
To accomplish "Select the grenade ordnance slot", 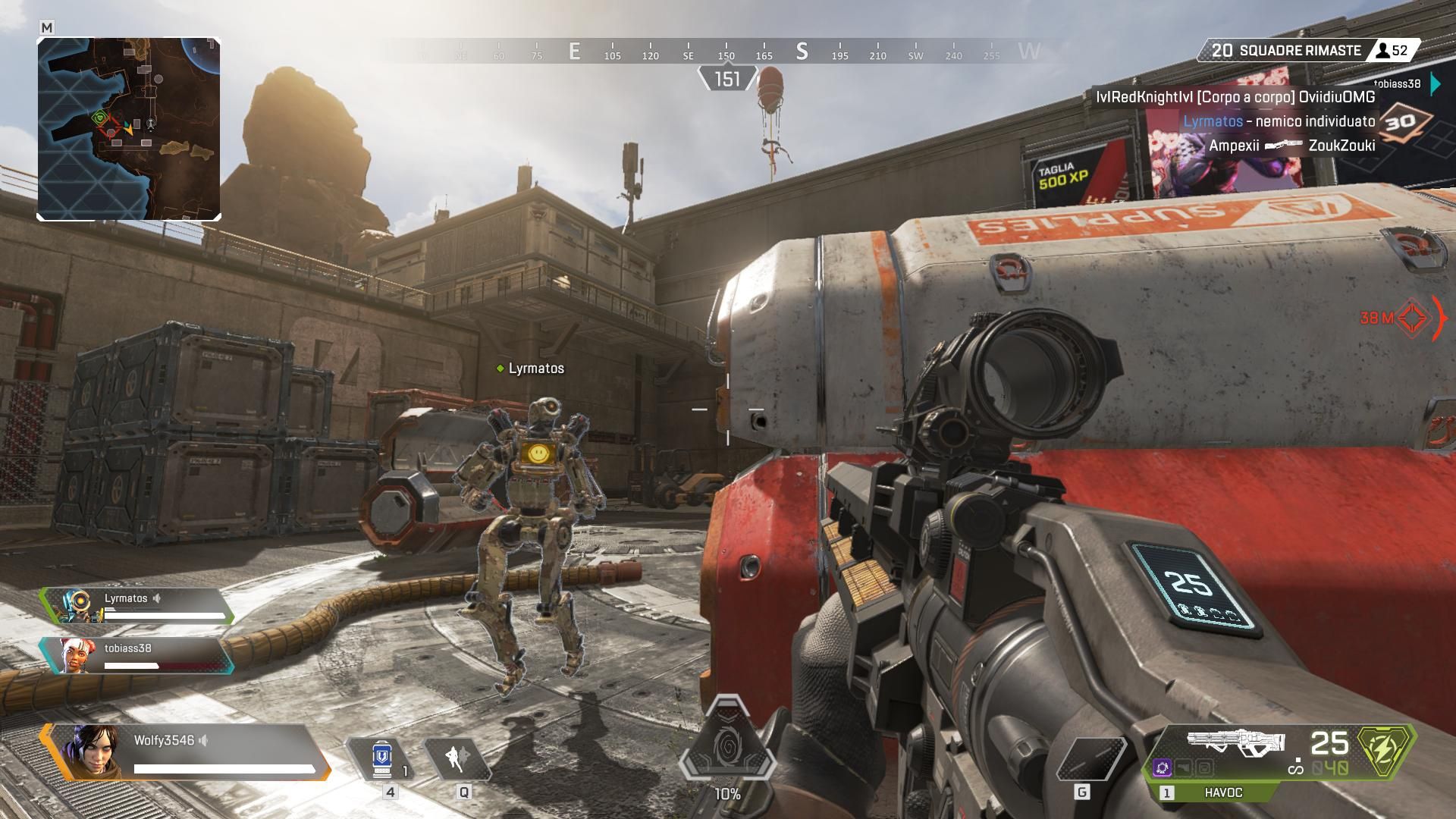I will coord(1090,759).
